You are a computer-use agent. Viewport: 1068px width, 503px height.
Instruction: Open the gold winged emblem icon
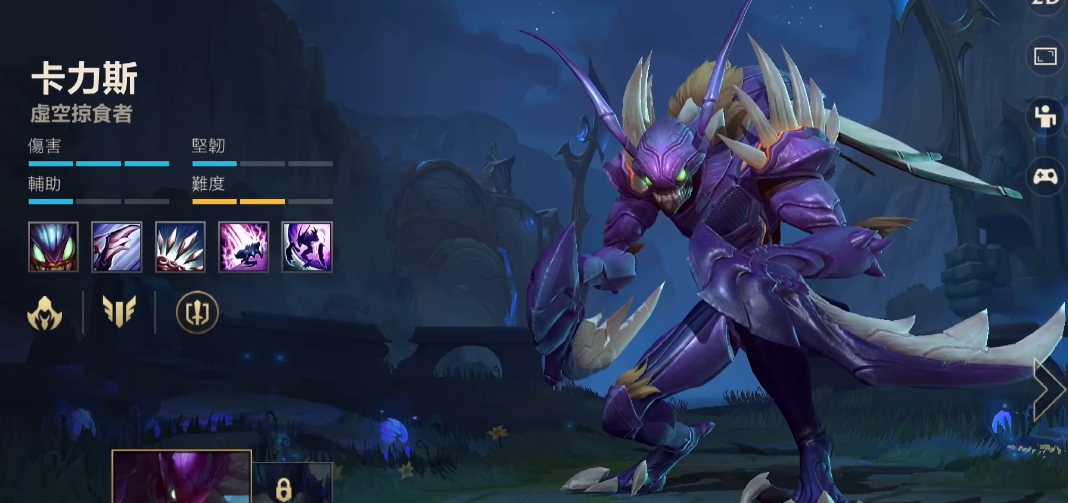click(119, 313)
